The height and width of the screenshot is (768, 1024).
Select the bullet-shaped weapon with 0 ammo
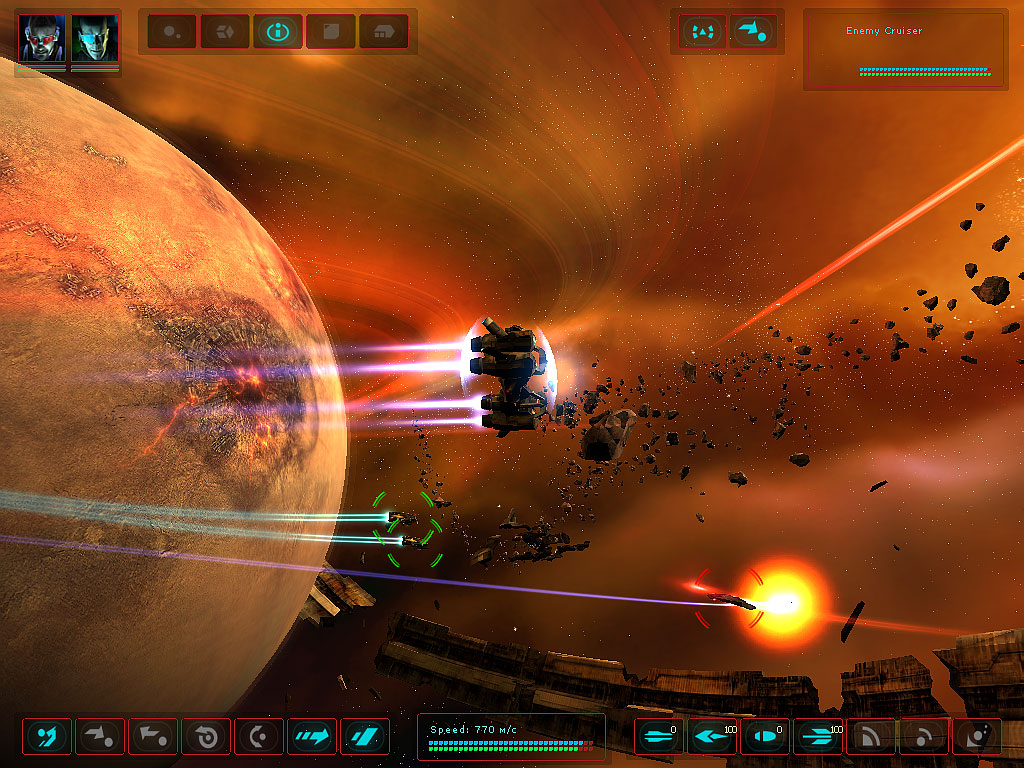[x=765, y=737]
